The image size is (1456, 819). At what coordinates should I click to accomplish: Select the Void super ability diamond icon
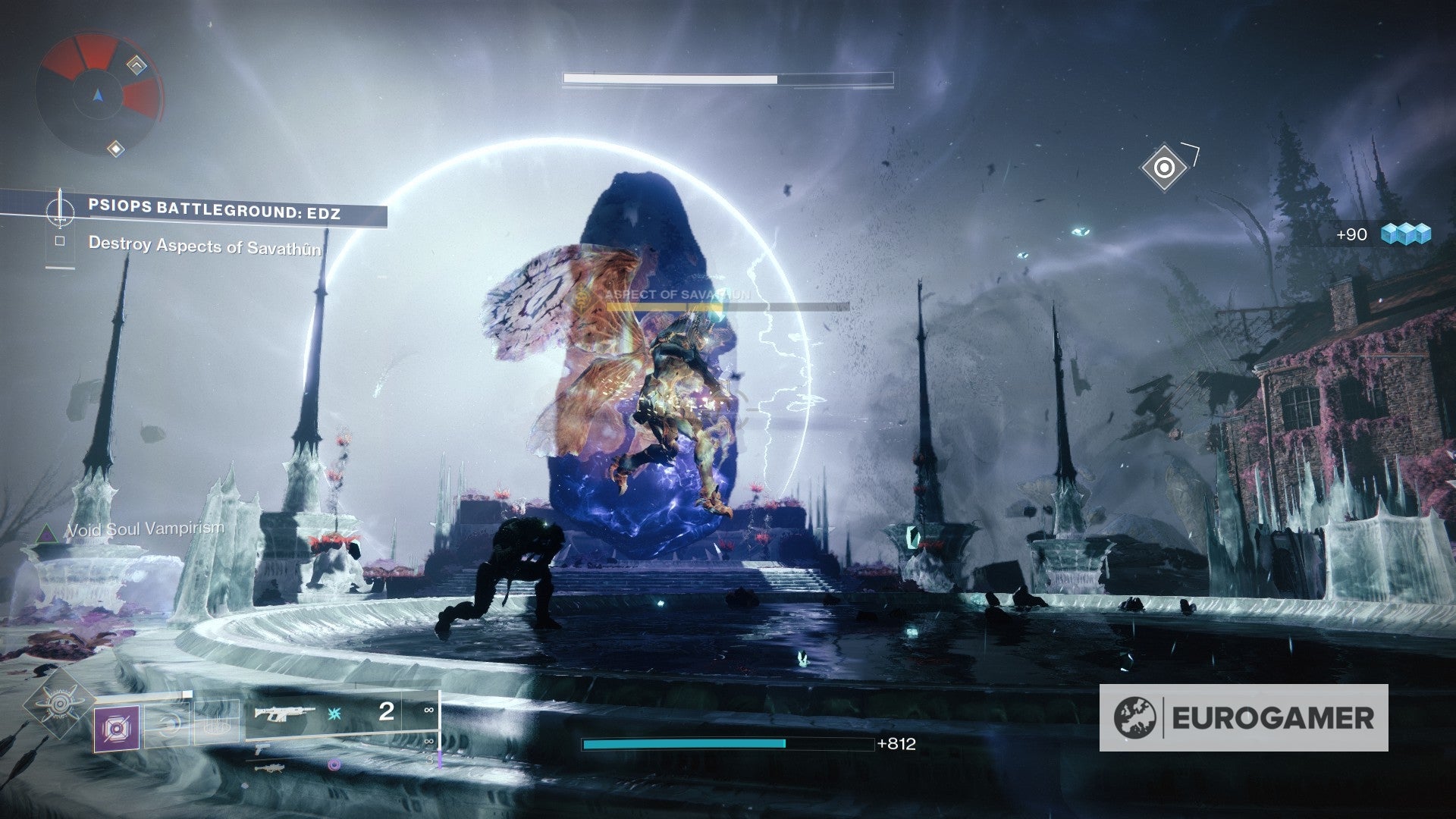tap(58, 703)
